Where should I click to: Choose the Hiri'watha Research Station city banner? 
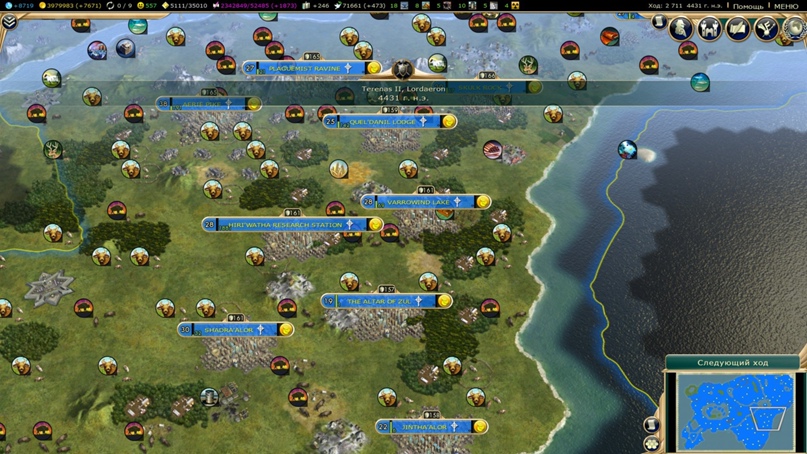coord(285,225)
